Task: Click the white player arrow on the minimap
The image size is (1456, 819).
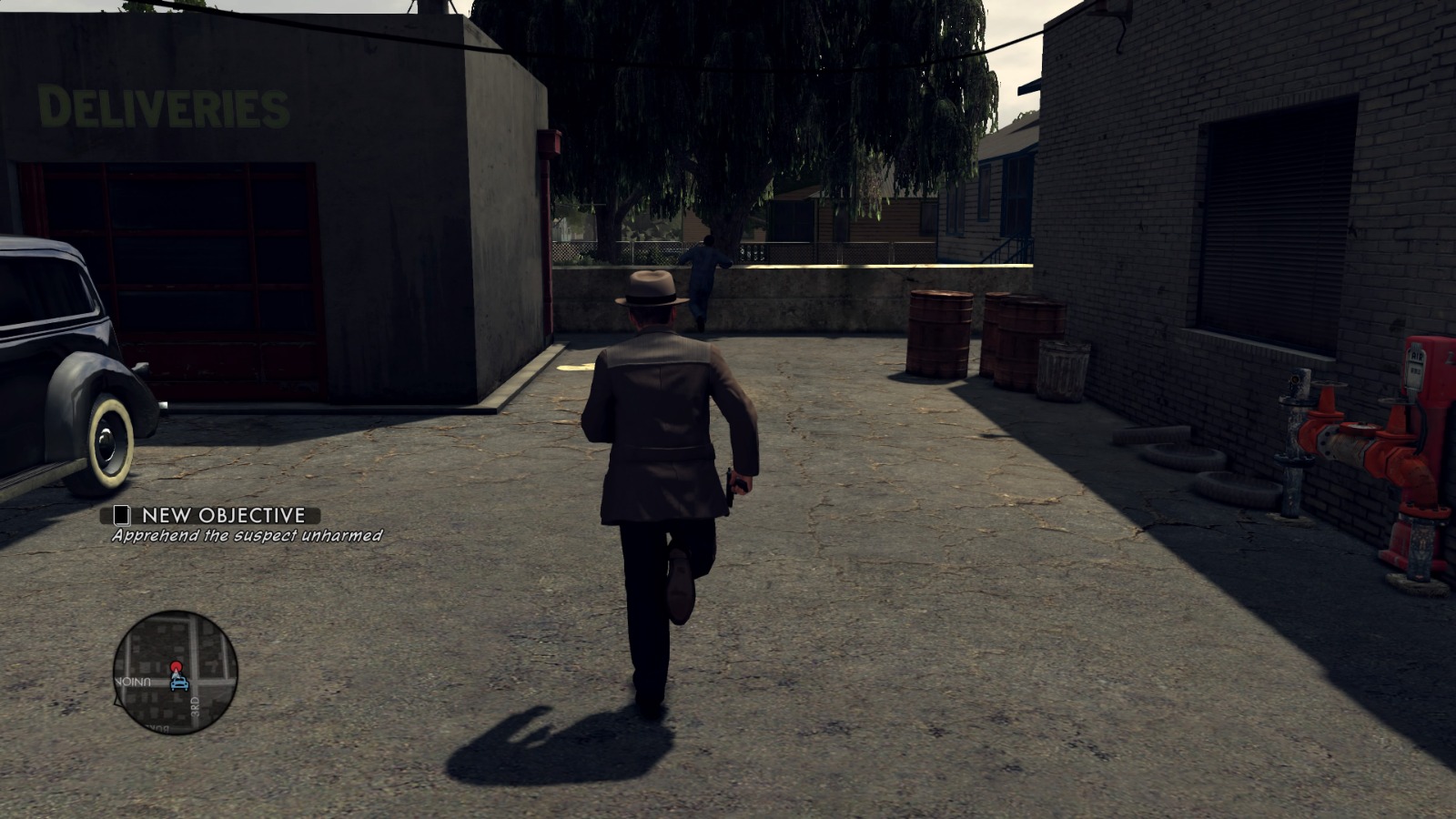Action: coord(177,675)
